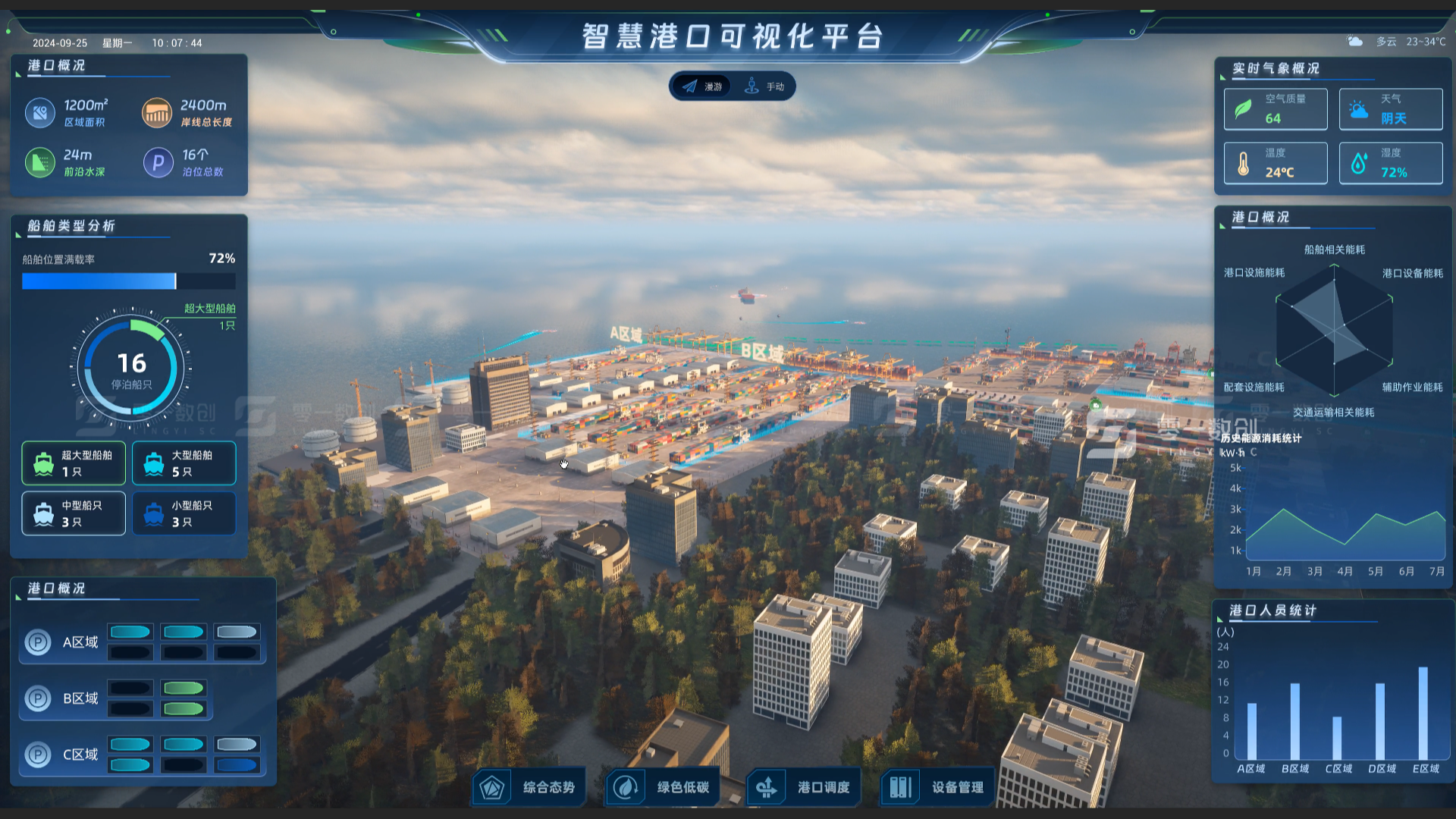Open the 温度 temperature card
1456x819 pixels.
1276,163
